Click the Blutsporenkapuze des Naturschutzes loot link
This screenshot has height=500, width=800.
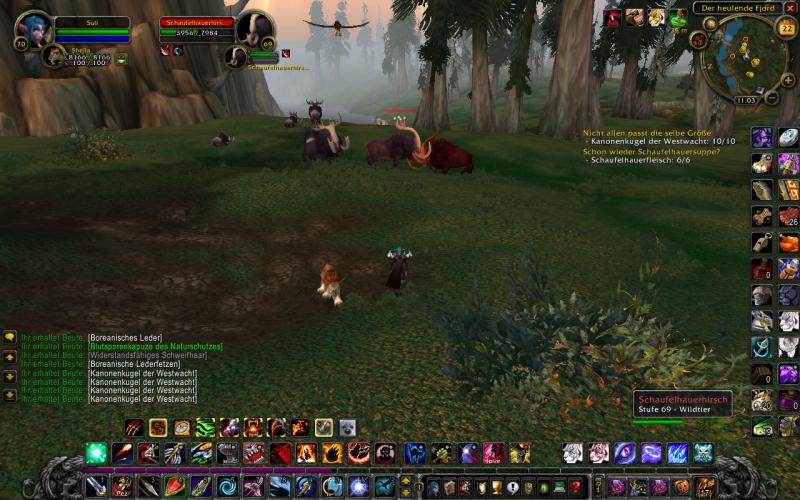154,347
